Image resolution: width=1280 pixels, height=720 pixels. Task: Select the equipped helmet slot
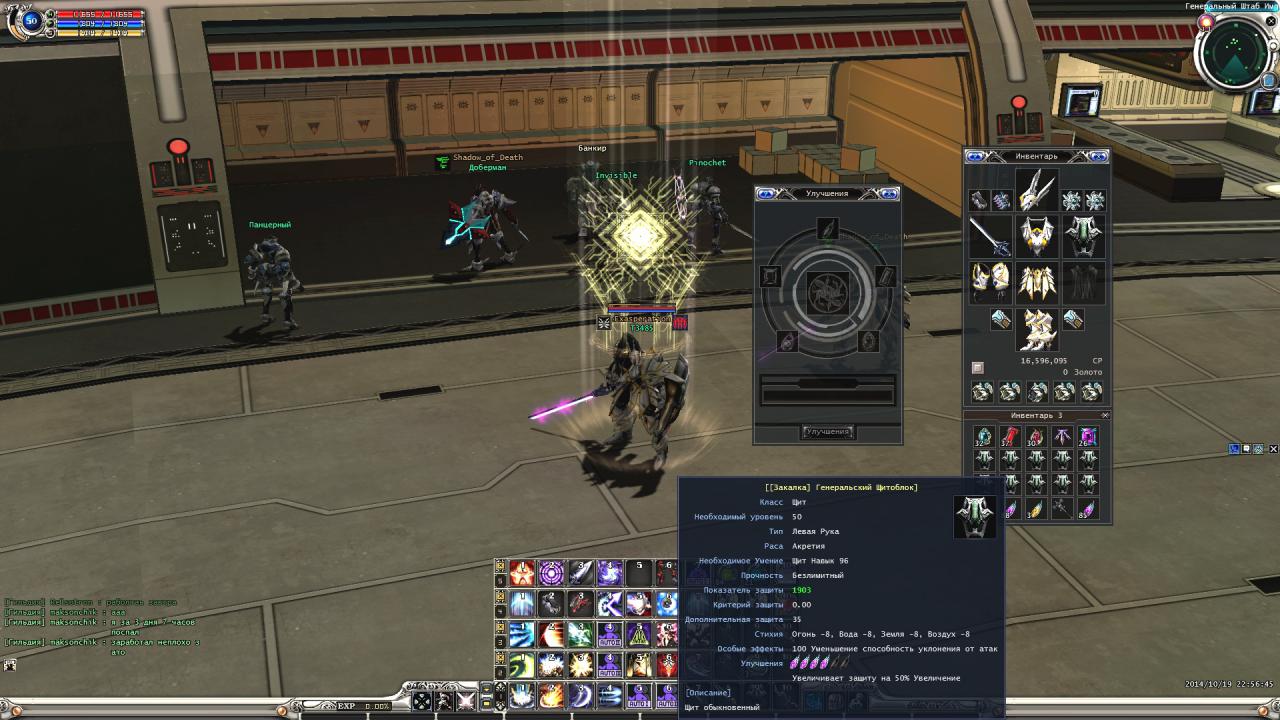[x=1038, y=190]
